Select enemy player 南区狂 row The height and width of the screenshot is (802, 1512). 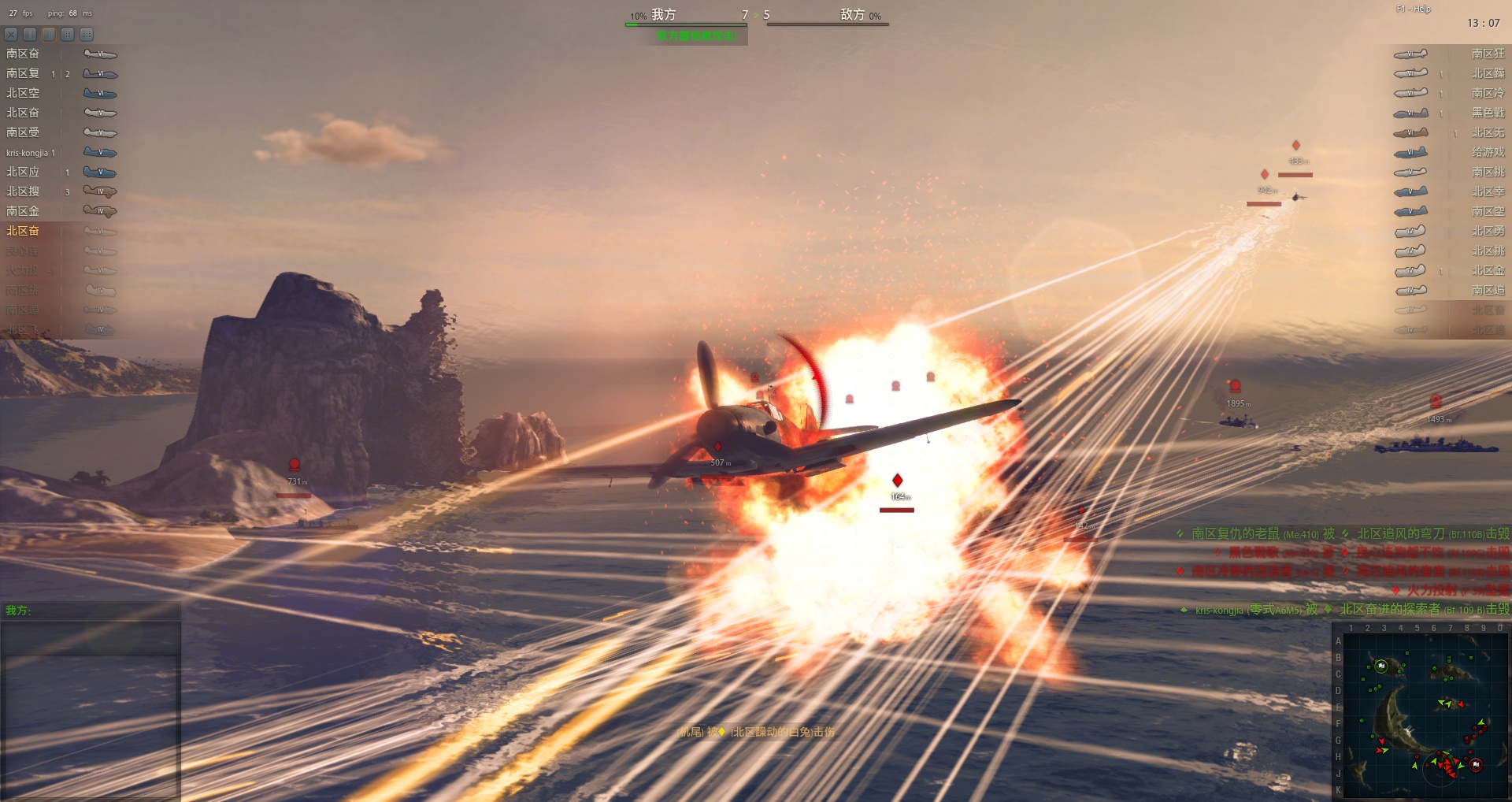1487,54
